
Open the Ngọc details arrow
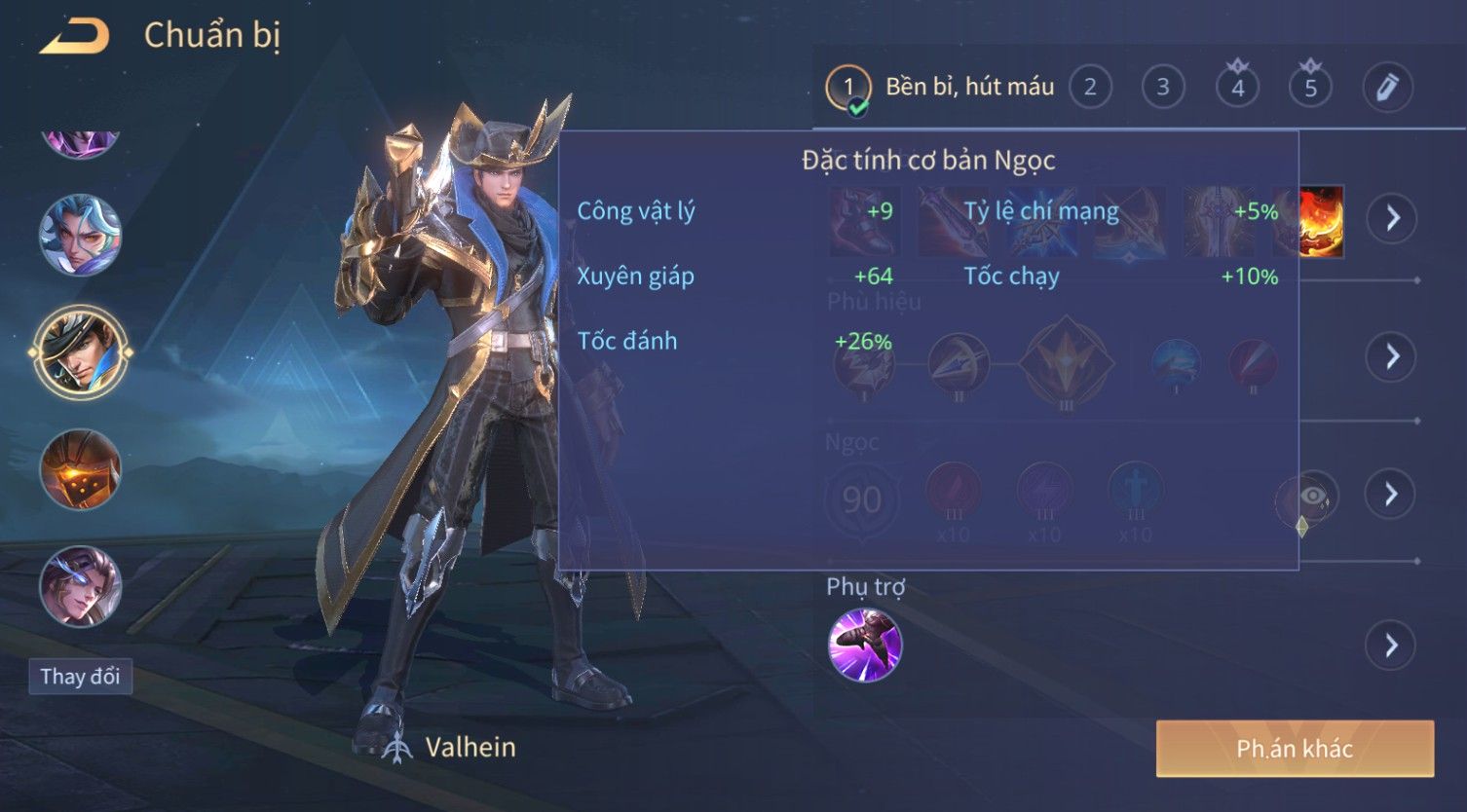pos(1392,495)
